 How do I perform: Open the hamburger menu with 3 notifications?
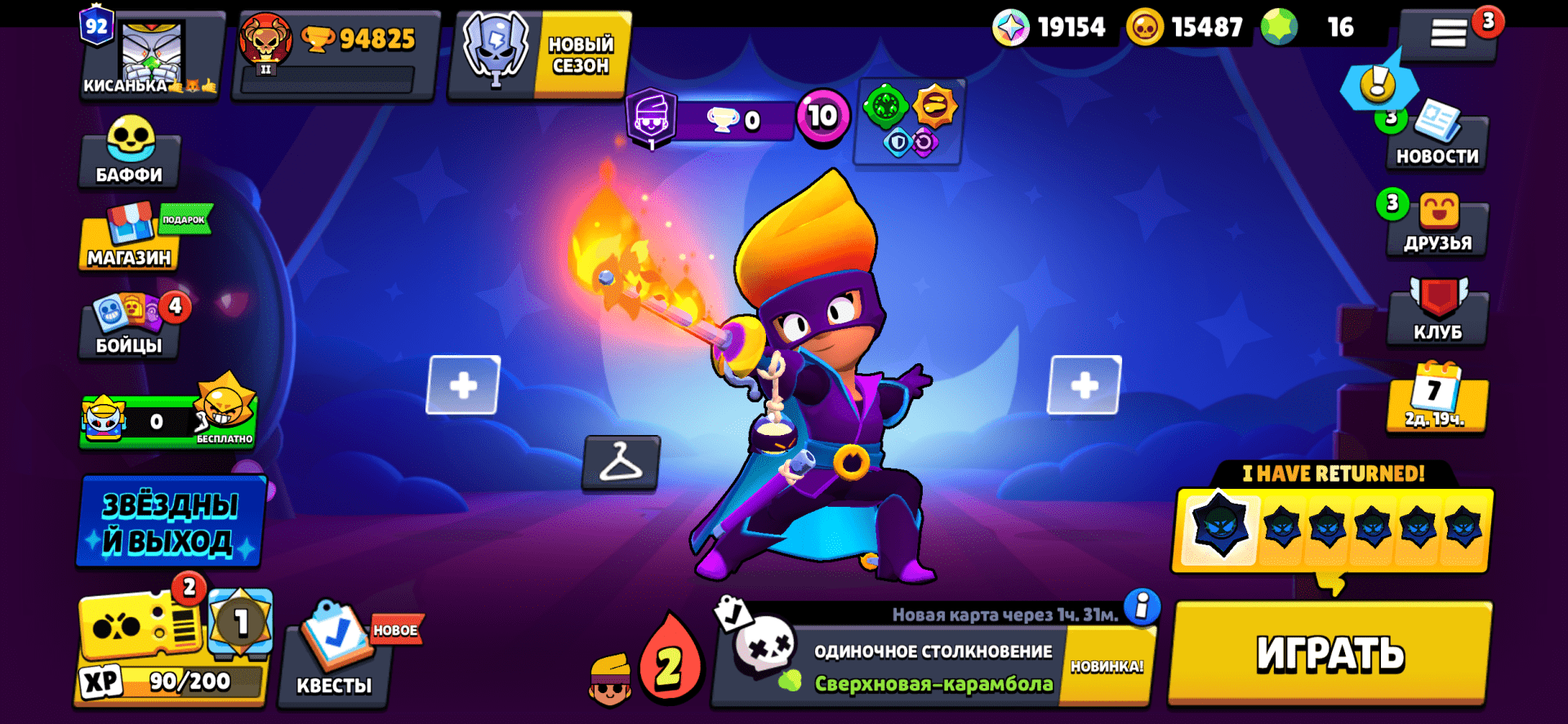pyautogui.click(x=1448, y=31)
